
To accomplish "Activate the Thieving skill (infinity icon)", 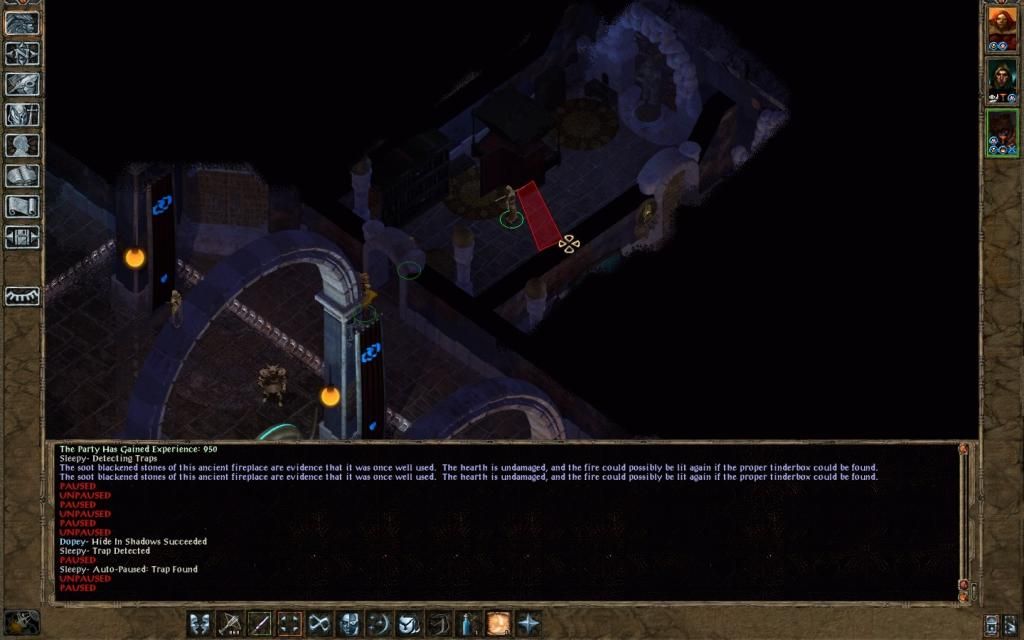I will pyautogui.click(x=320, y=624).
